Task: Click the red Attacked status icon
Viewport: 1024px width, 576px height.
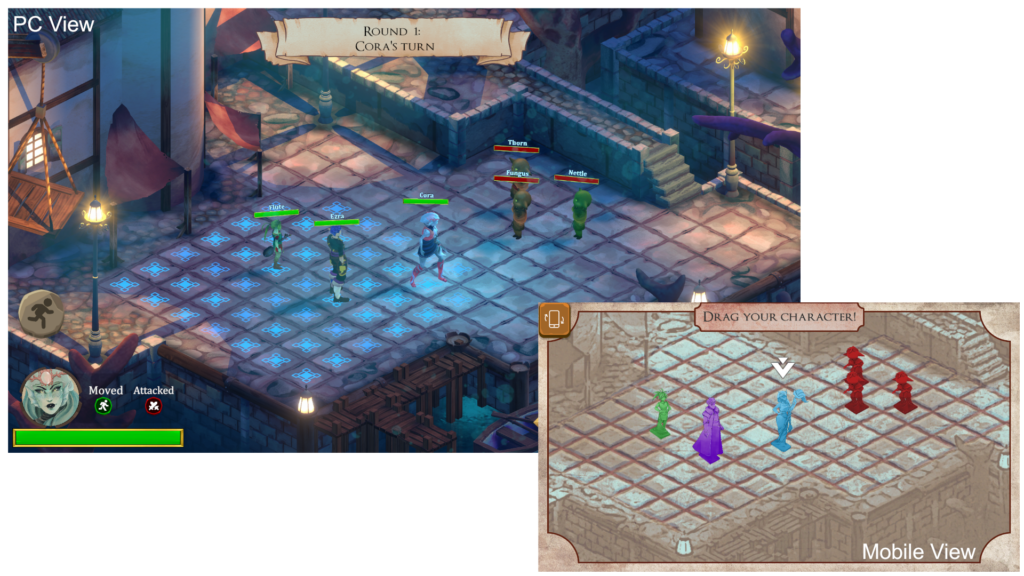Action: tap(153, 406)
